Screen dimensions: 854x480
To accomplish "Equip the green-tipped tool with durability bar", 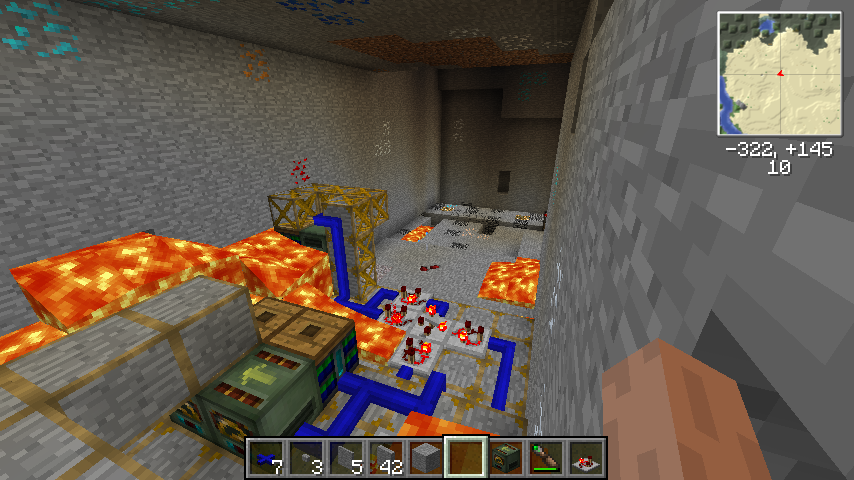I will click(x=546, y=458).
